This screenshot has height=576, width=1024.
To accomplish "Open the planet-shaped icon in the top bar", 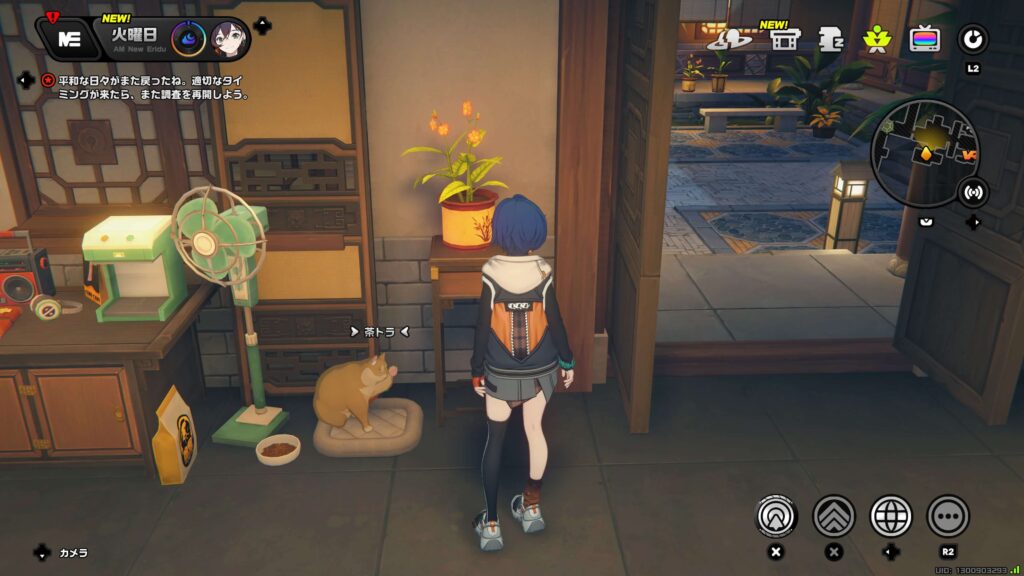I will pos(729,39).
